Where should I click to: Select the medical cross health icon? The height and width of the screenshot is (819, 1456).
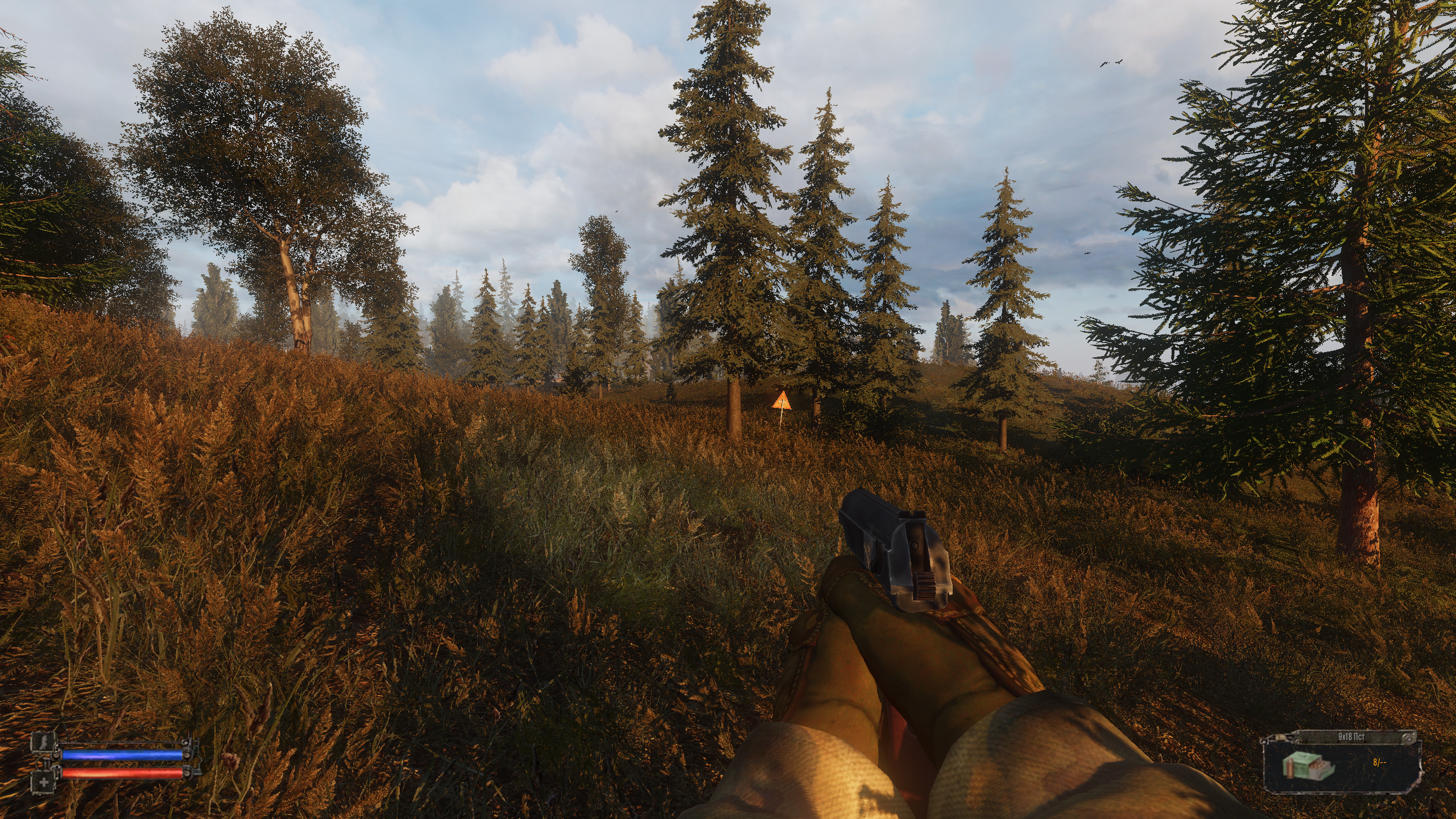point(43,782)
